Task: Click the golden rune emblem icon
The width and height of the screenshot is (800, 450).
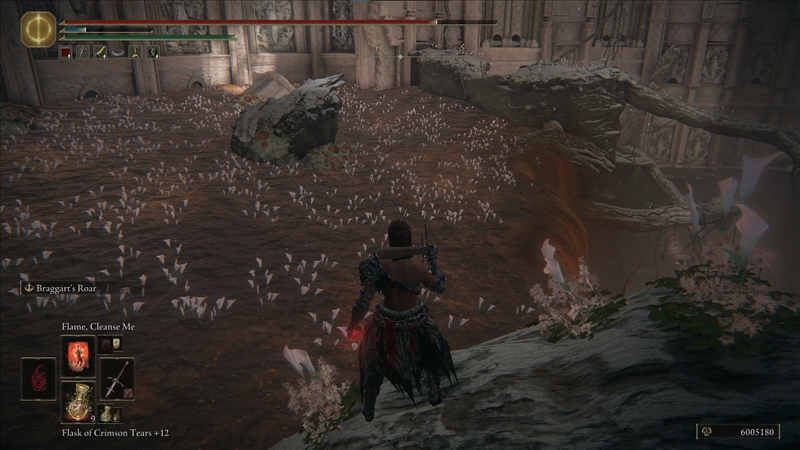Action: coord(38,29)
